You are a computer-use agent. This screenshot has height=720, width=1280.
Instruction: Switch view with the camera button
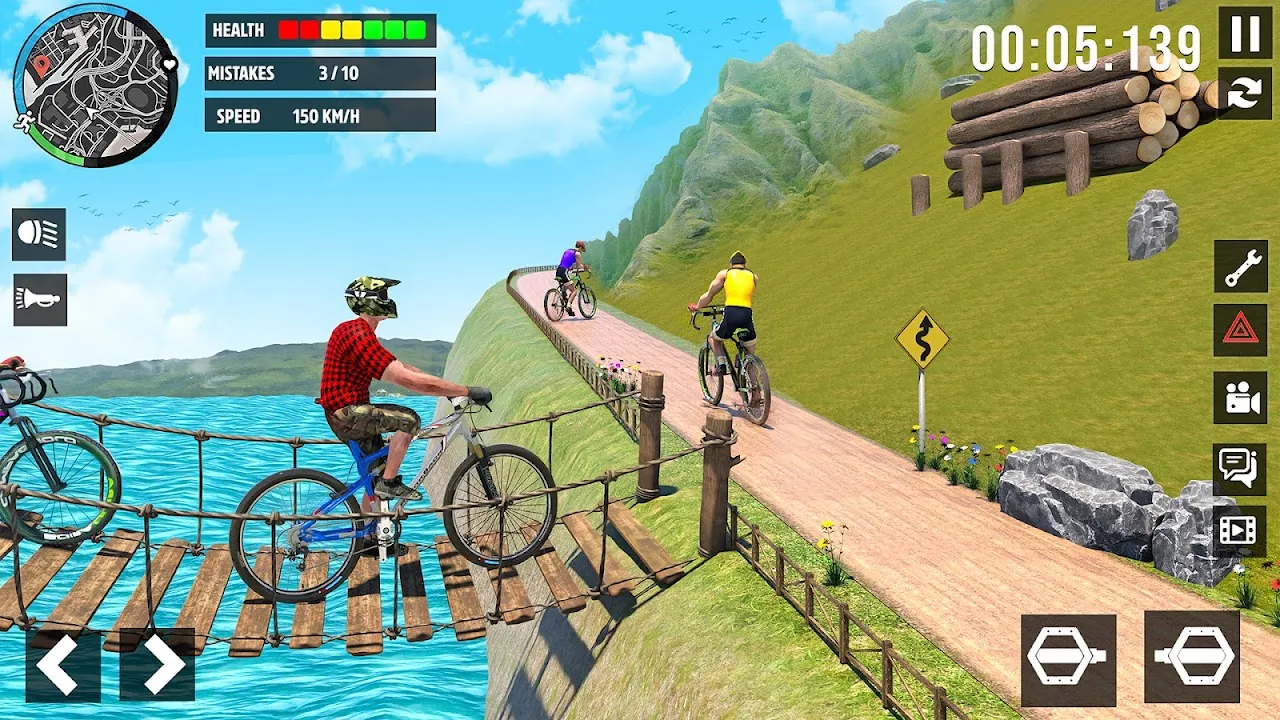(1241, 398)
